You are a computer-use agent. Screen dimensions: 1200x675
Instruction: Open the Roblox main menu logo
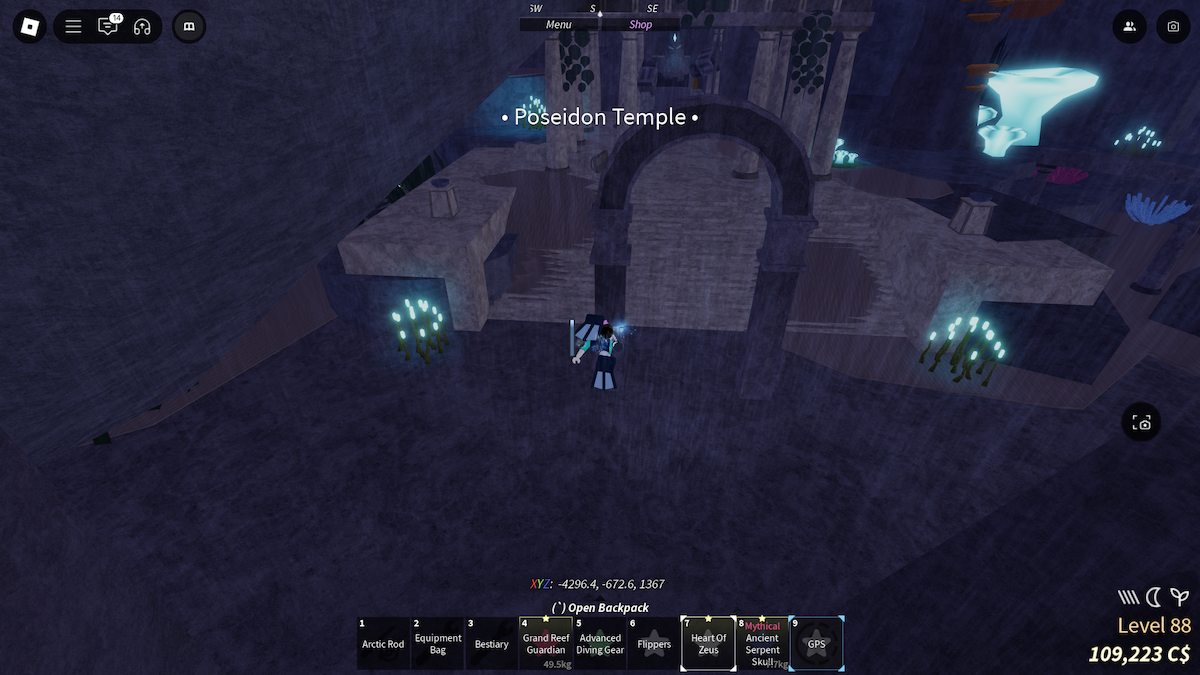(x=30, y=26)
